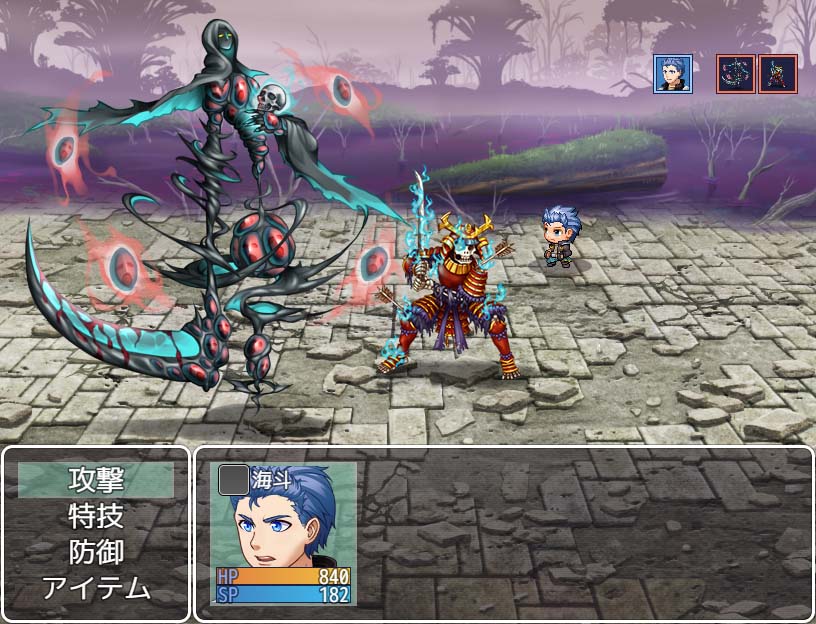Pick the 防御 (Guard) command

(96, 552)
